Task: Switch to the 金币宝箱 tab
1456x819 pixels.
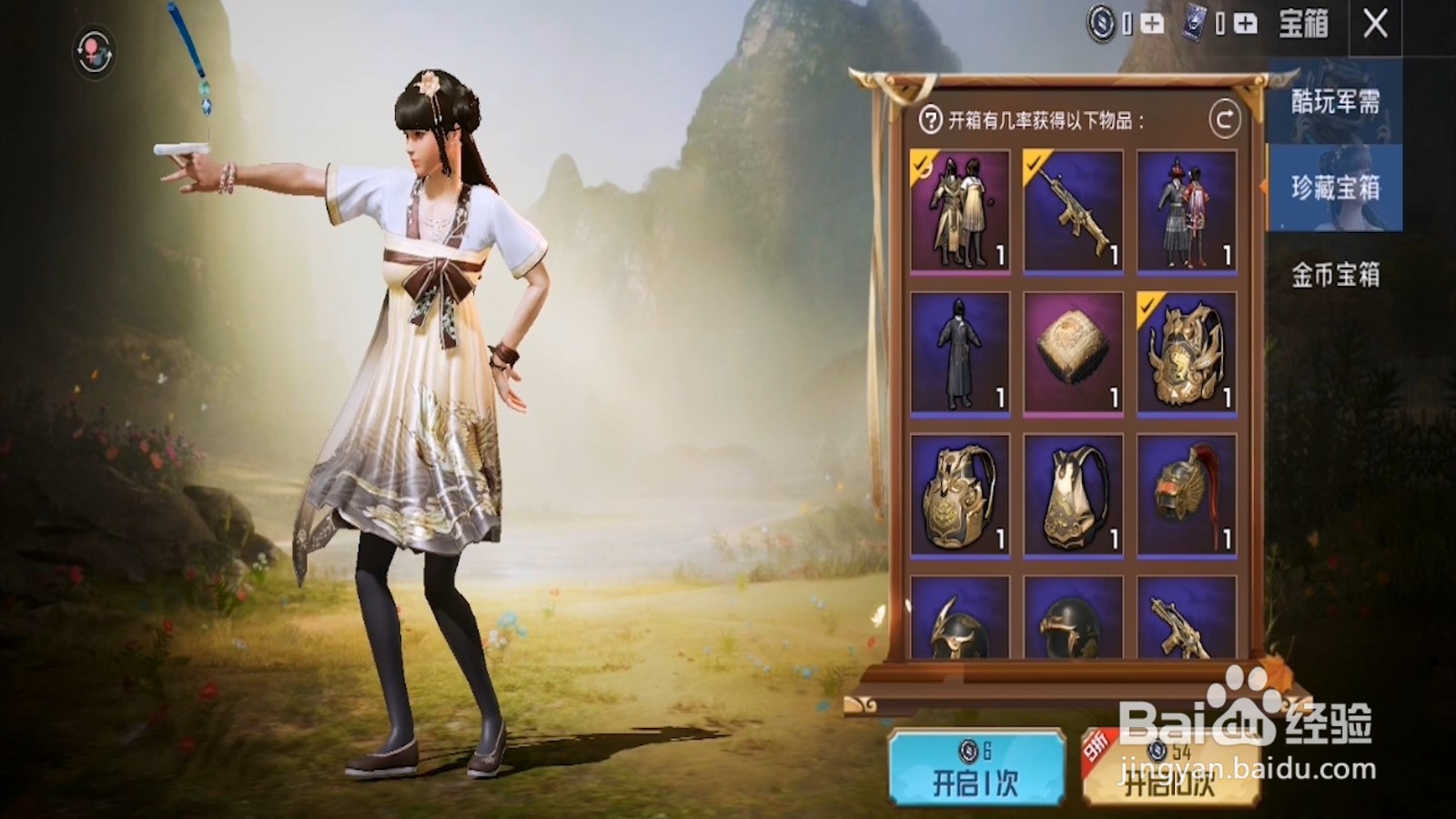Action: pyautogui.click(x=1335, y=274)
